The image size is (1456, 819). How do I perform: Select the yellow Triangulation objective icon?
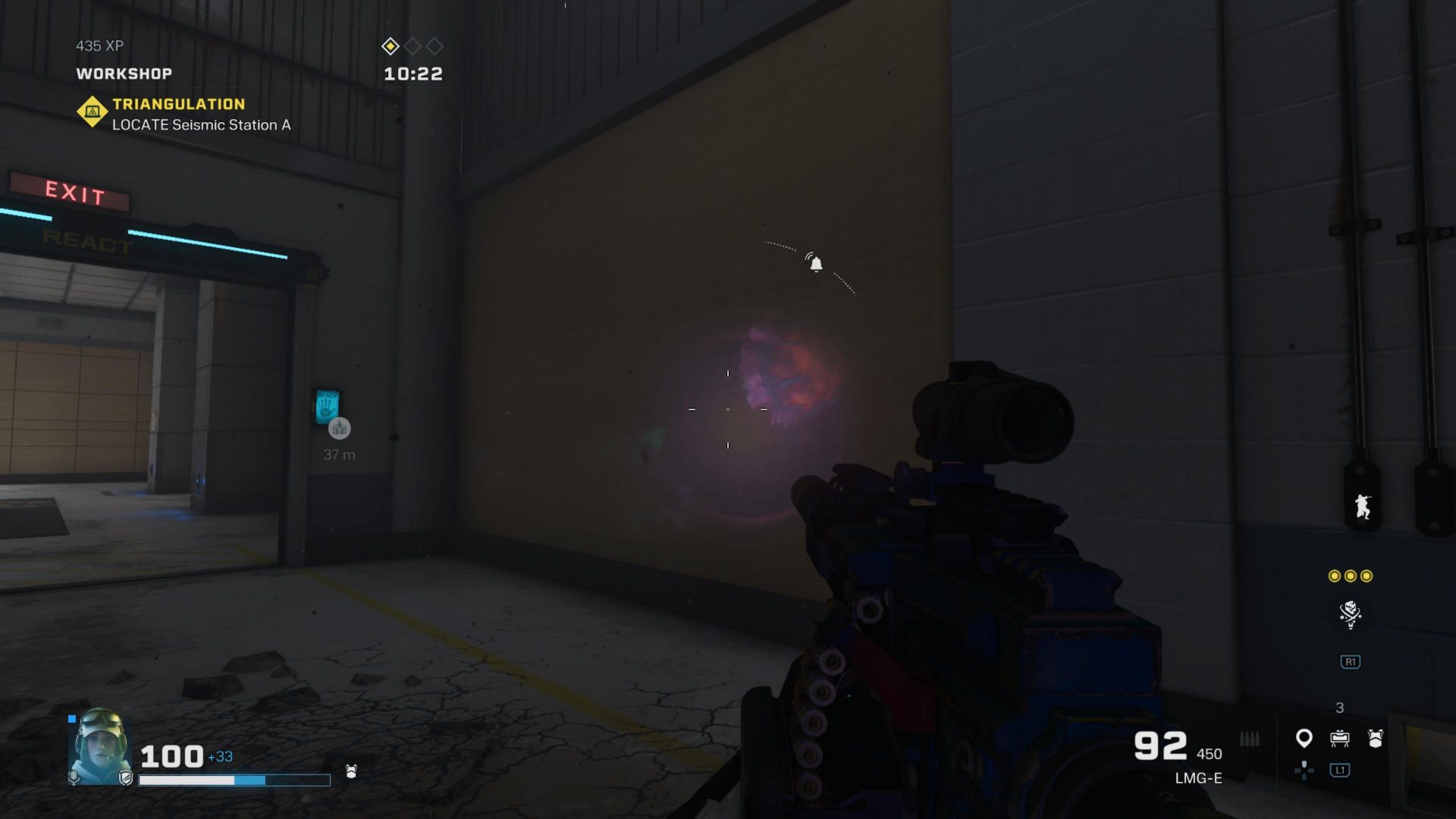click(93, 111)
